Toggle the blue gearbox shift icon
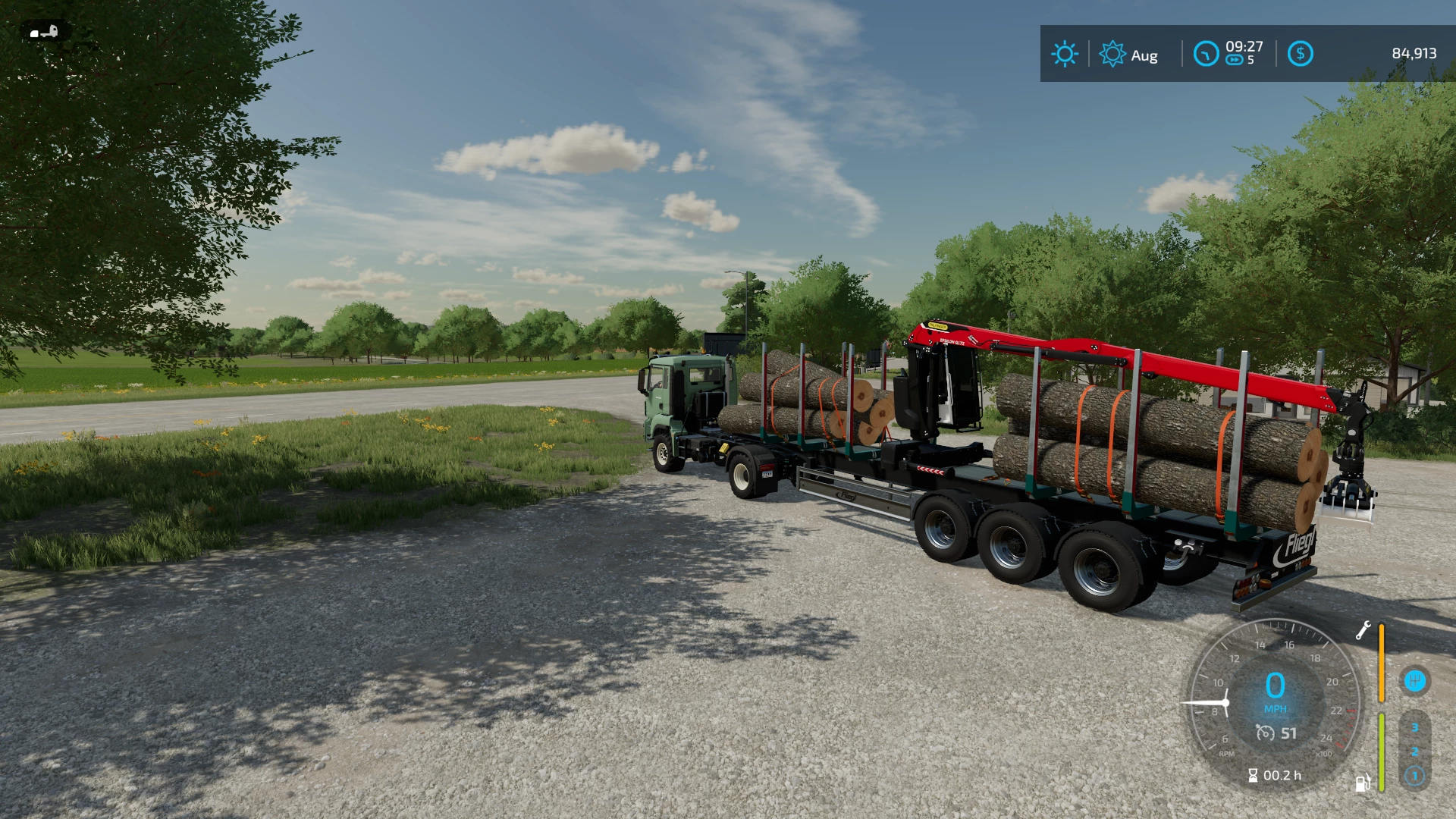The image size is (1456, 819). click(1414, 680)
